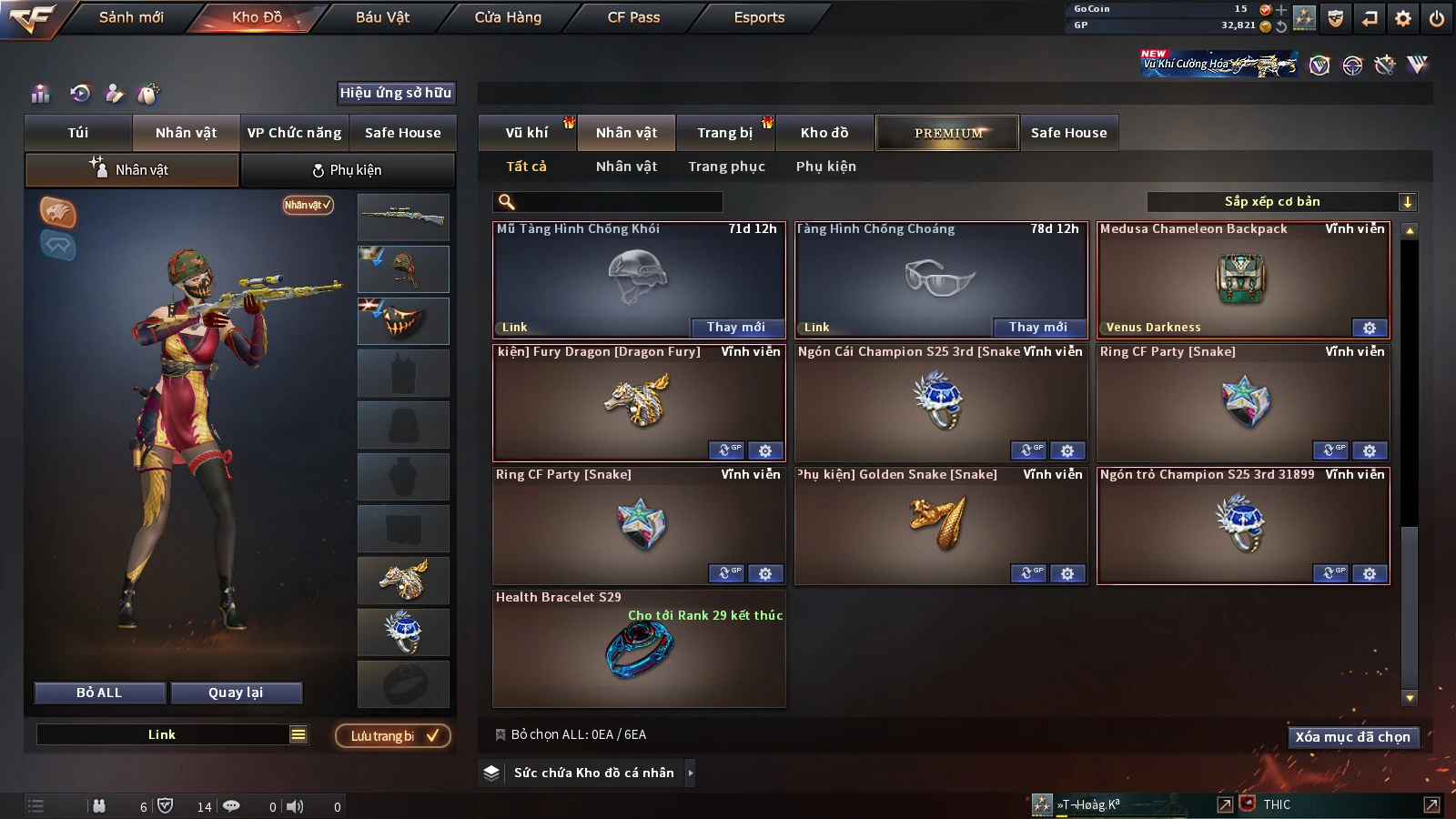Click Xóa mục đã chọn button
1456x819 pixels.
click(1352, 737)
